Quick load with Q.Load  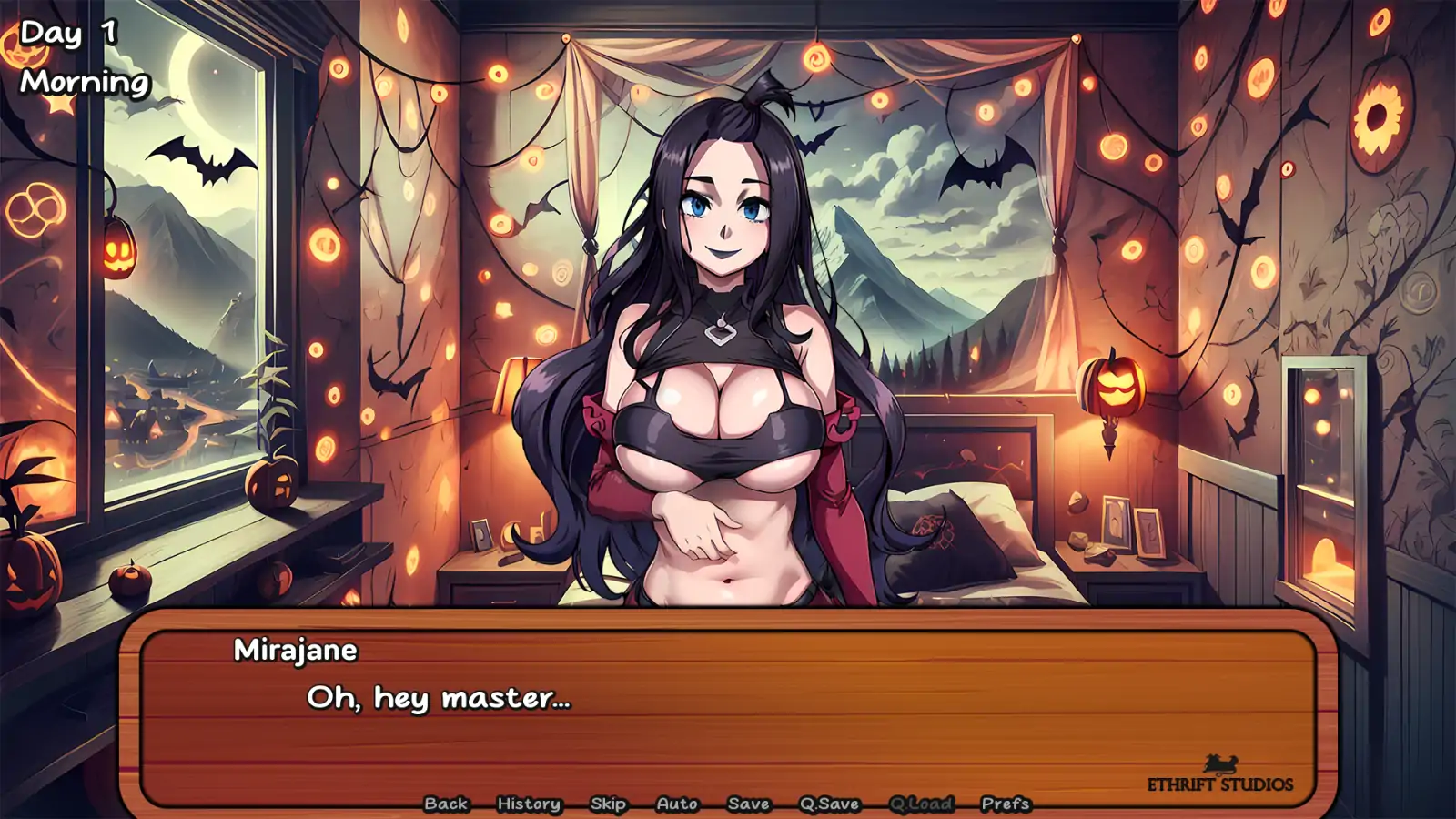pos(921,804)
